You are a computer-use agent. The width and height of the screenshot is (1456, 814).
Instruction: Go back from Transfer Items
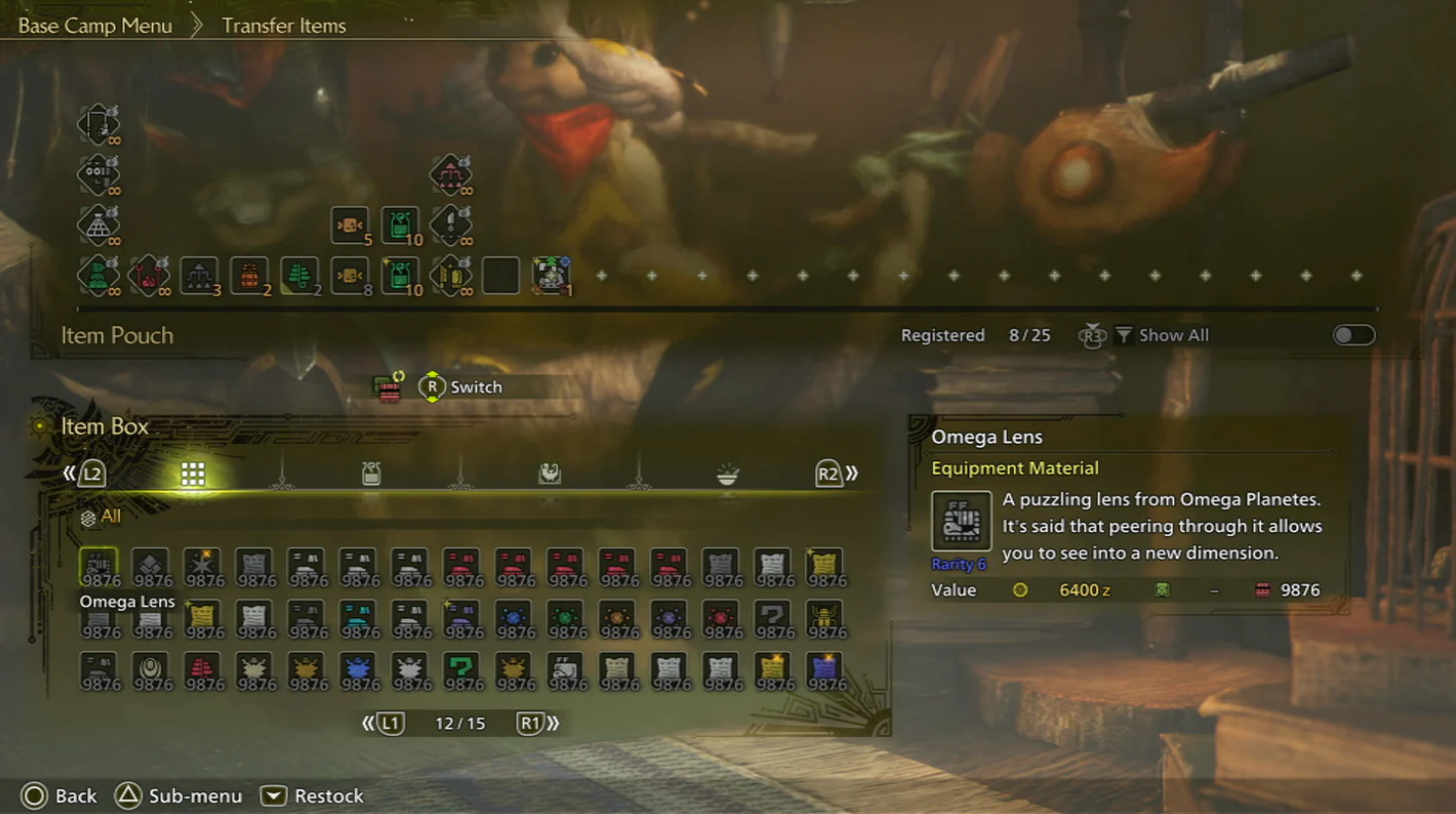point(59,796)
